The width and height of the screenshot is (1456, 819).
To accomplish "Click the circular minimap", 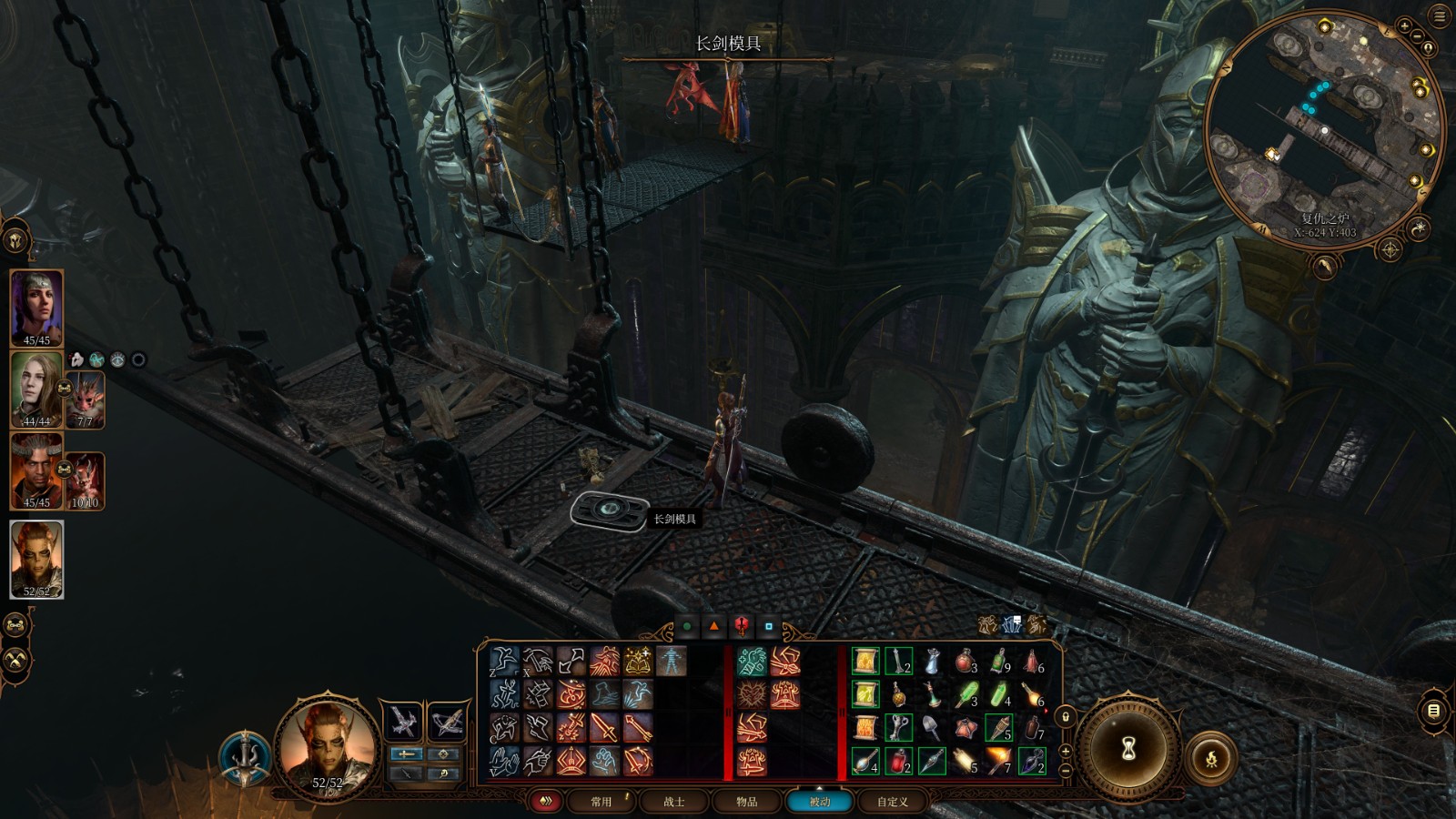I will point(1324,127).
